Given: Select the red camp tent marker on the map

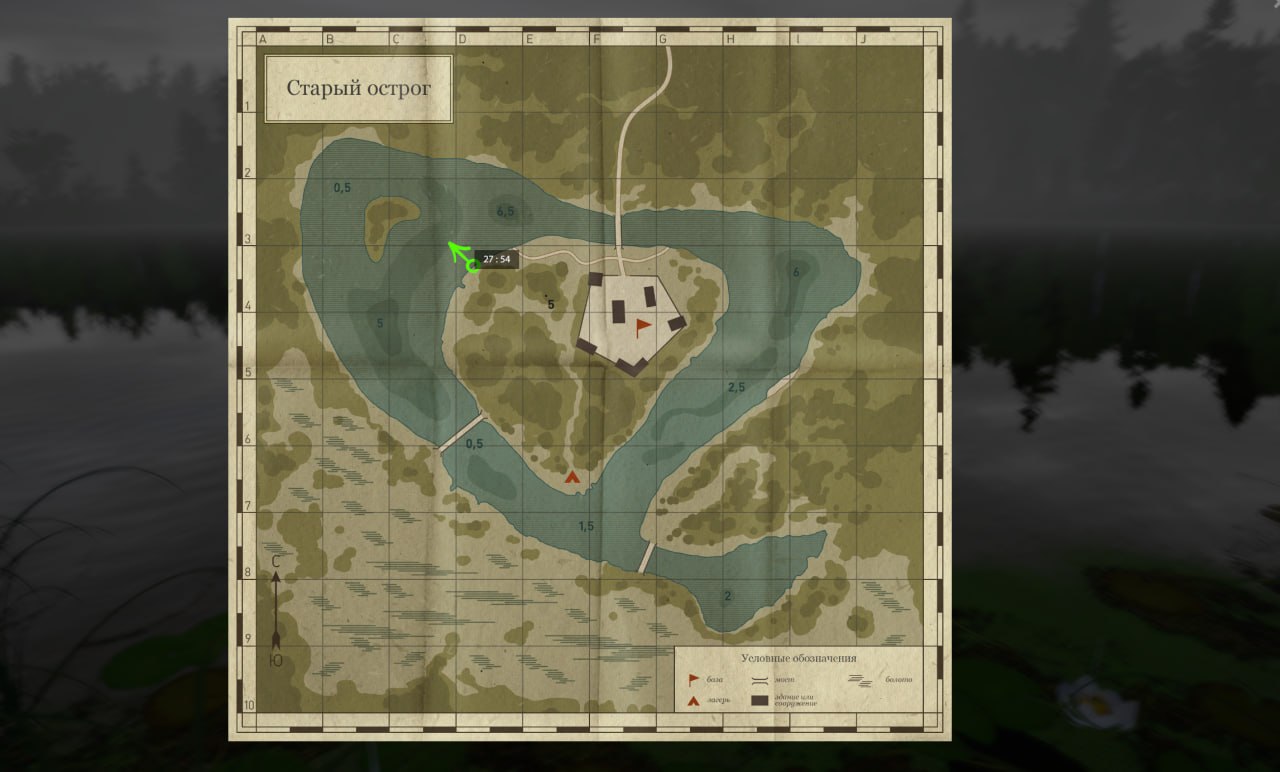Looking at the screenshot, I should coord(572,478).
